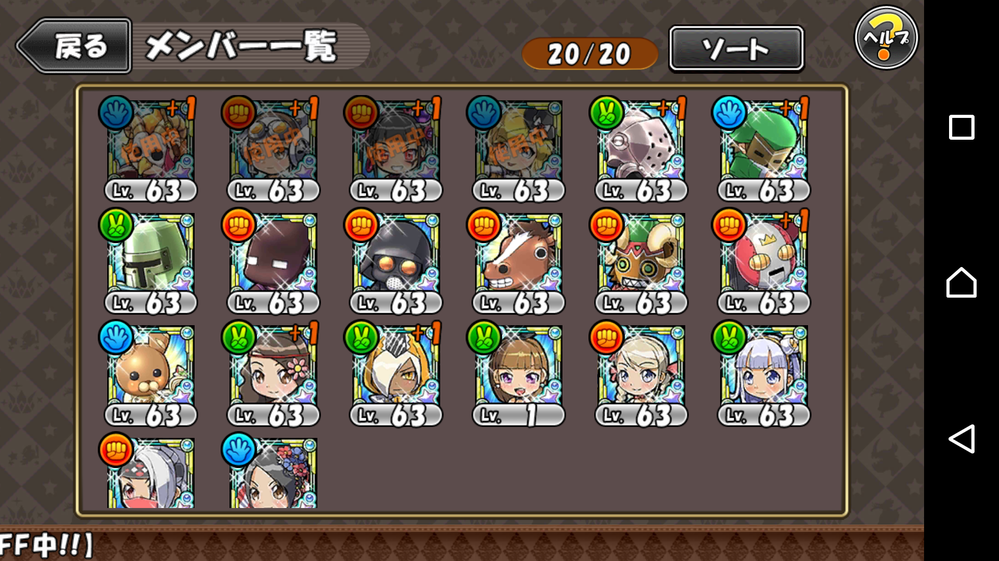
Task: Choose the purple-haired girl member
Action: click(763, 371)
